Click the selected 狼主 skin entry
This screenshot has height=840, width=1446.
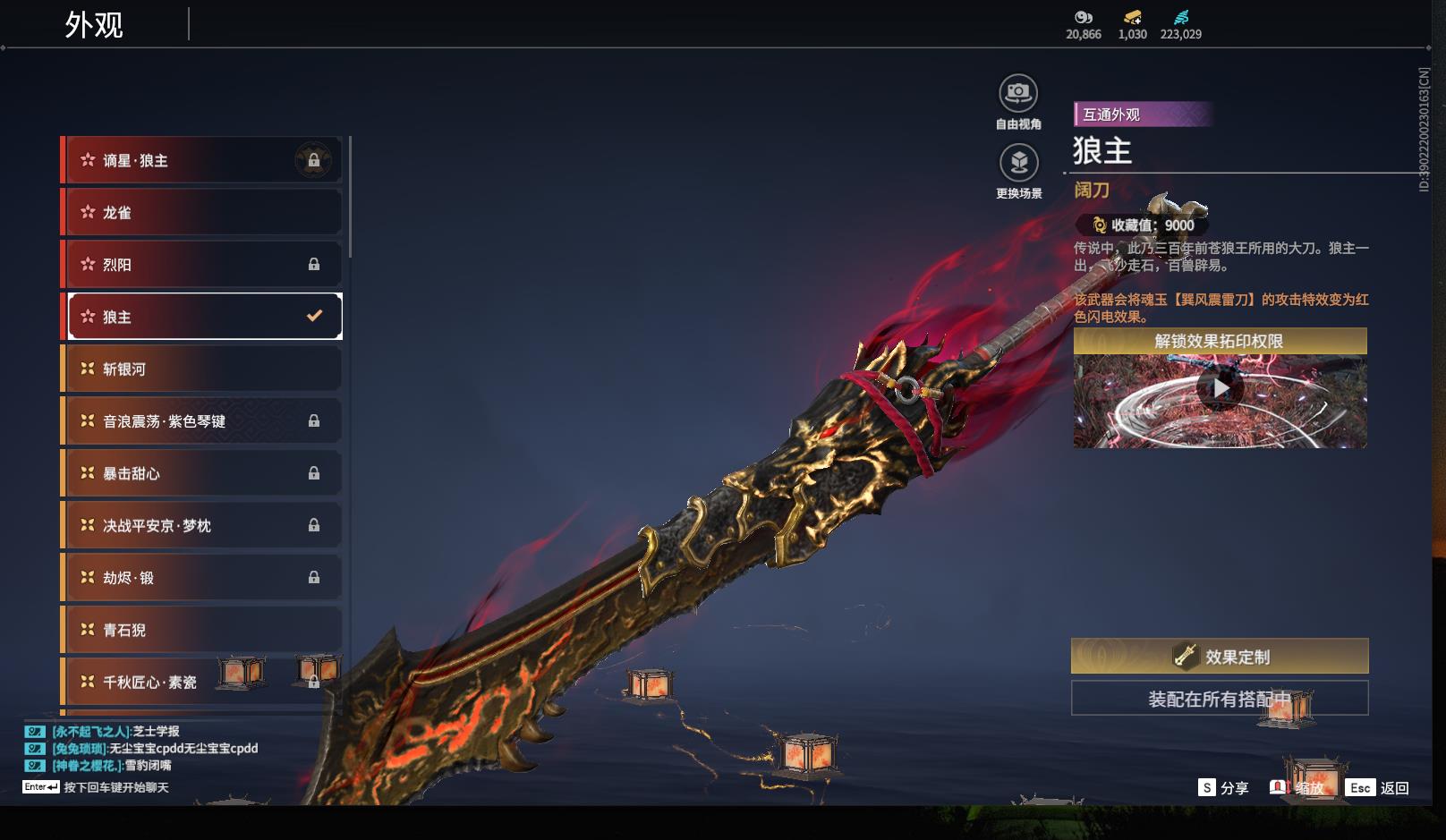point(203,317)
